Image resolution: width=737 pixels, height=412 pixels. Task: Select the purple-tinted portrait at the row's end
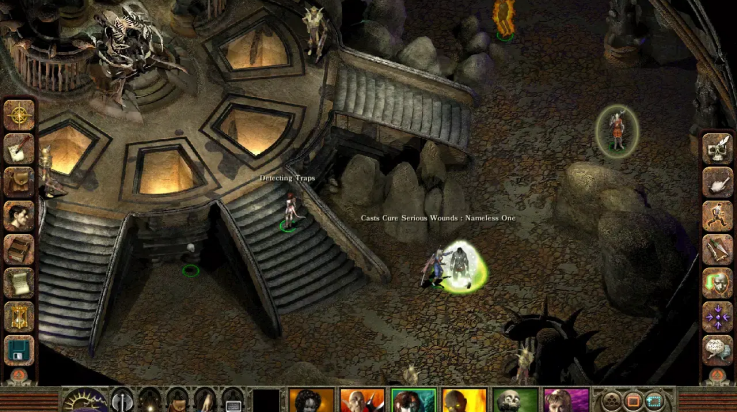tap(565, 400)
